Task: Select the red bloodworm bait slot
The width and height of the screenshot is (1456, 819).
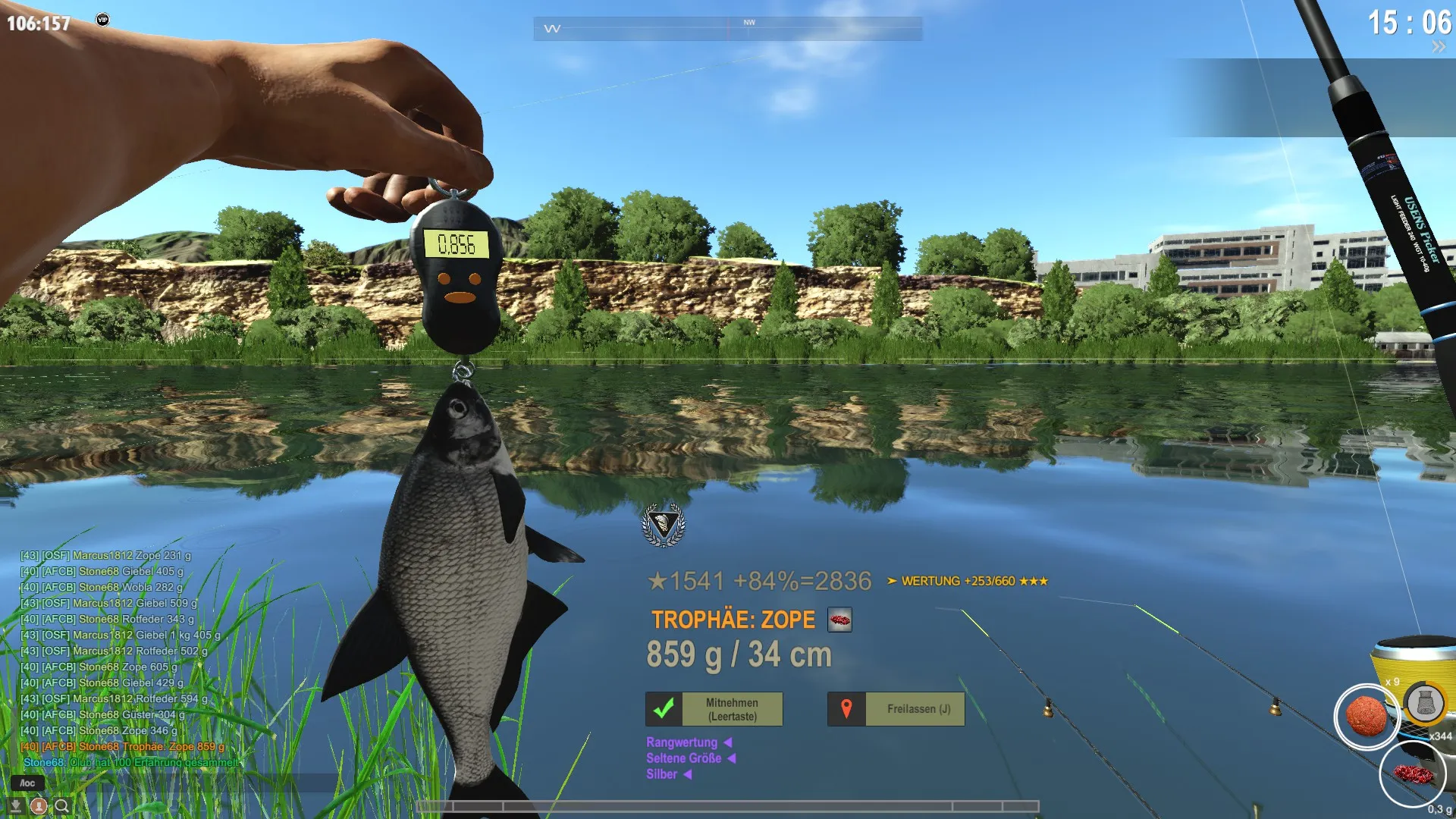Action: click(1412, 774)
